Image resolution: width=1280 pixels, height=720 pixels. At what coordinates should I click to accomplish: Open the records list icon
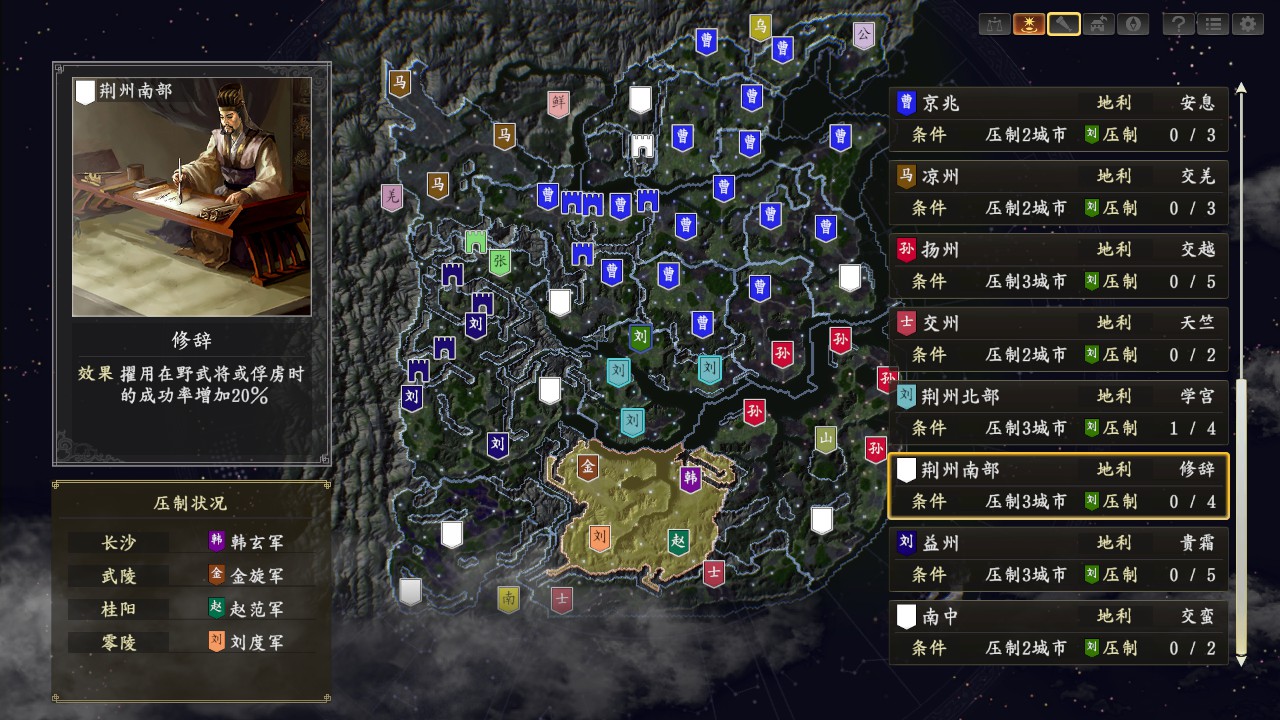1212,25
